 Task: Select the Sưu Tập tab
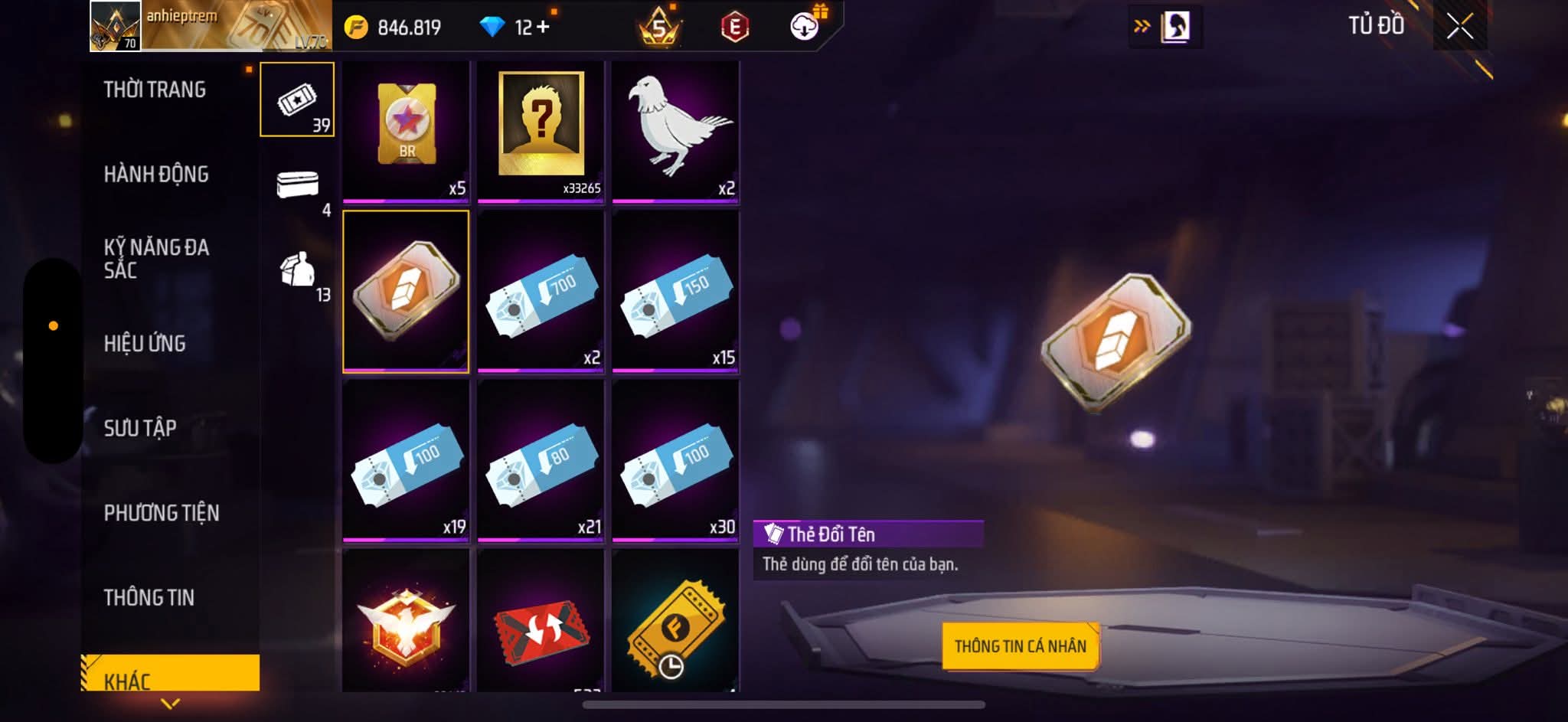(140, 428)
